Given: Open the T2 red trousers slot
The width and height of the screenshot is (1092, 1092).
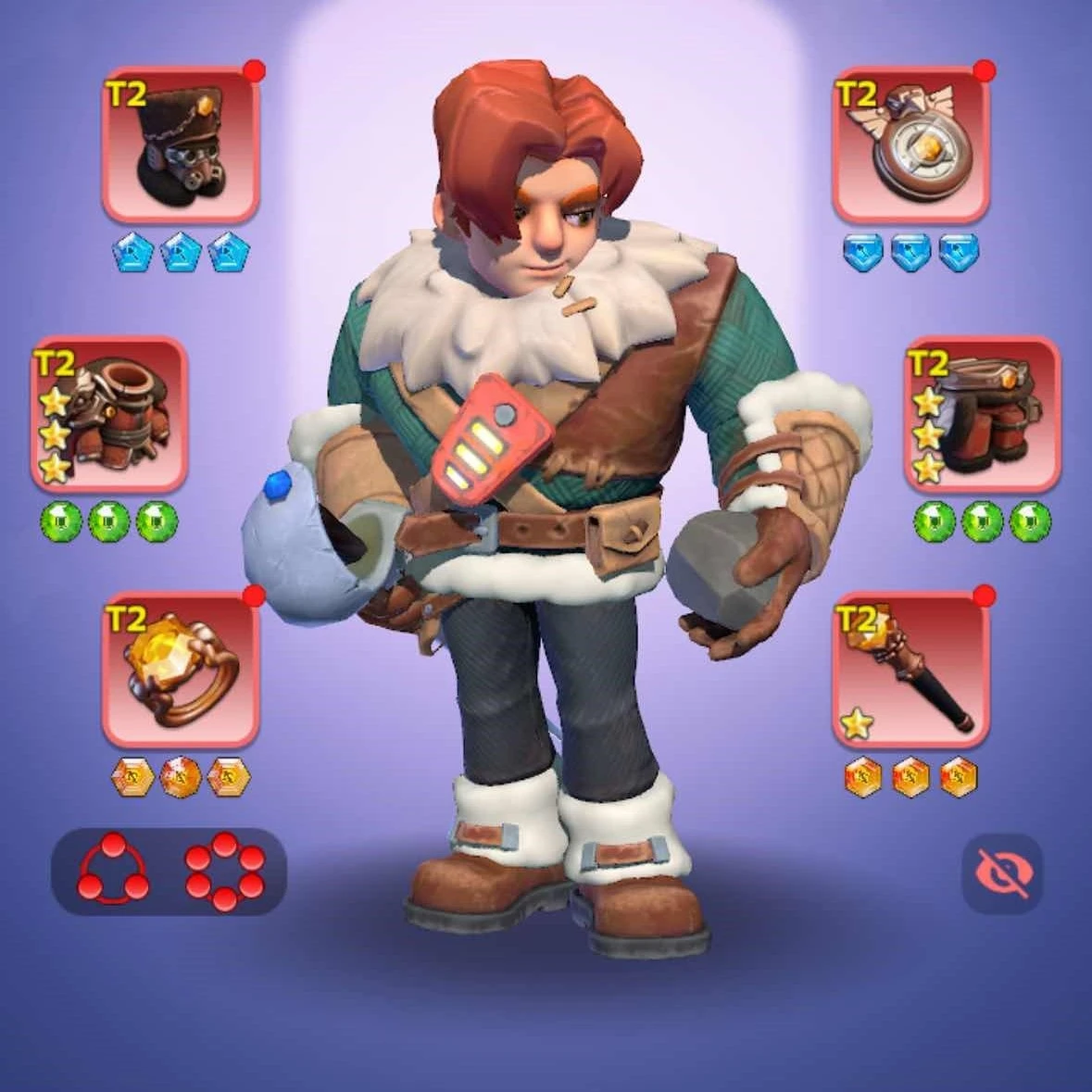Looking at the screenshot, I should pyautogui.click(x=982, y=413).
